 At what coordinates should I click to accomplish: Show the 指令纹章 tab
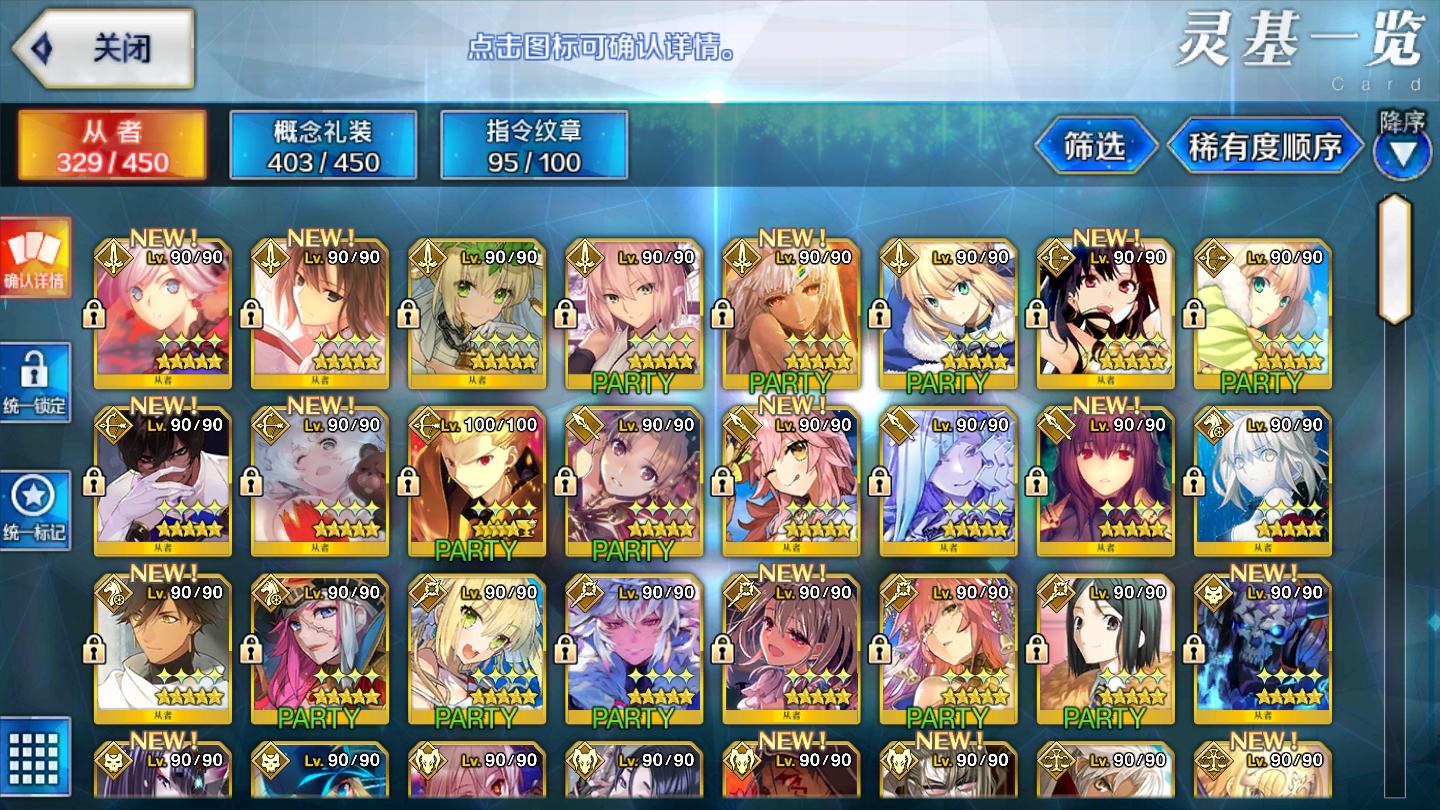coord(534,145)
